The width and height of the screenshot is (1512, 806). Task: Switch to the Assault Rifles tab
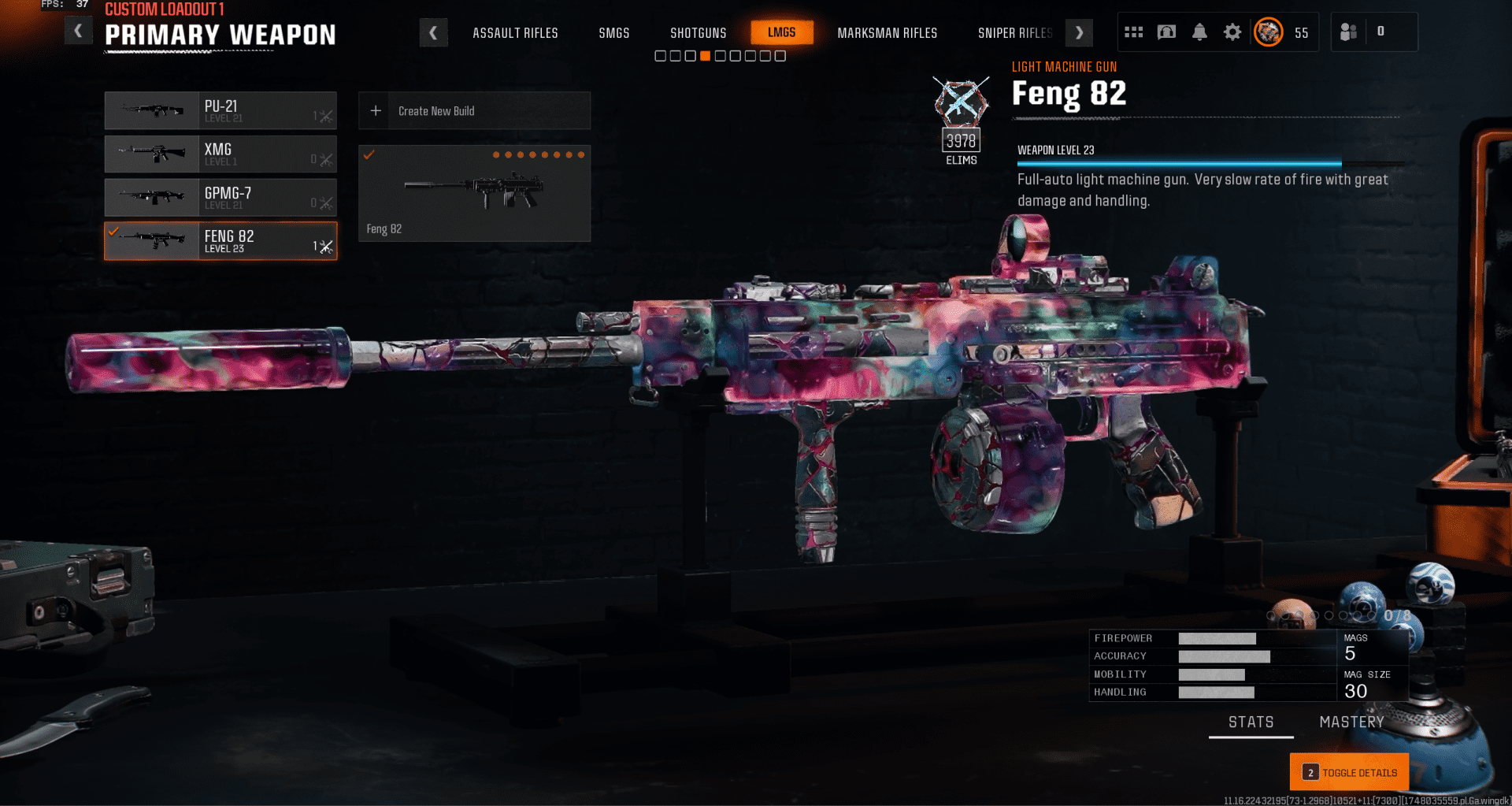coord(515,33)
